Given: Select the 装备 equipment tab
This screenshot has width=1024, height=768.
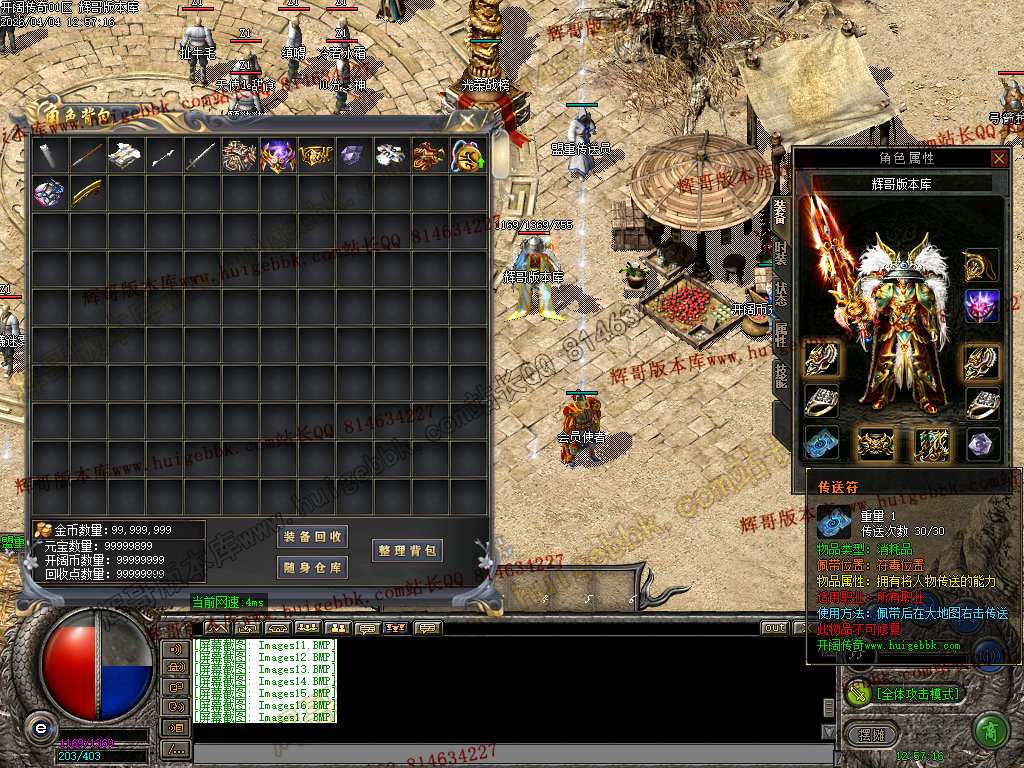Looking at the screenshot, I should 781,209.
